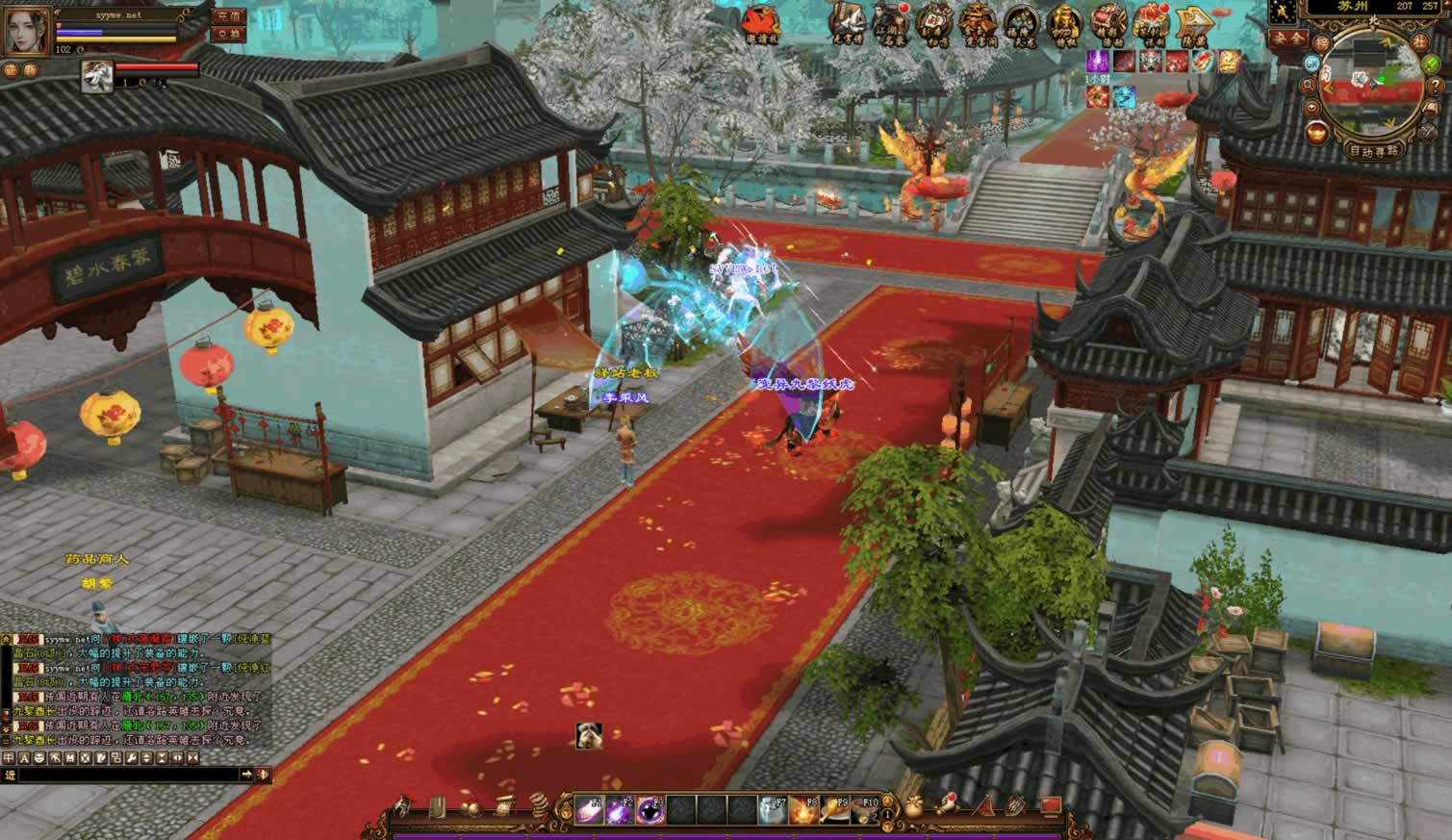Open the red maple leaf event icon
1452x840 pixels.
(x=763, y=21)
